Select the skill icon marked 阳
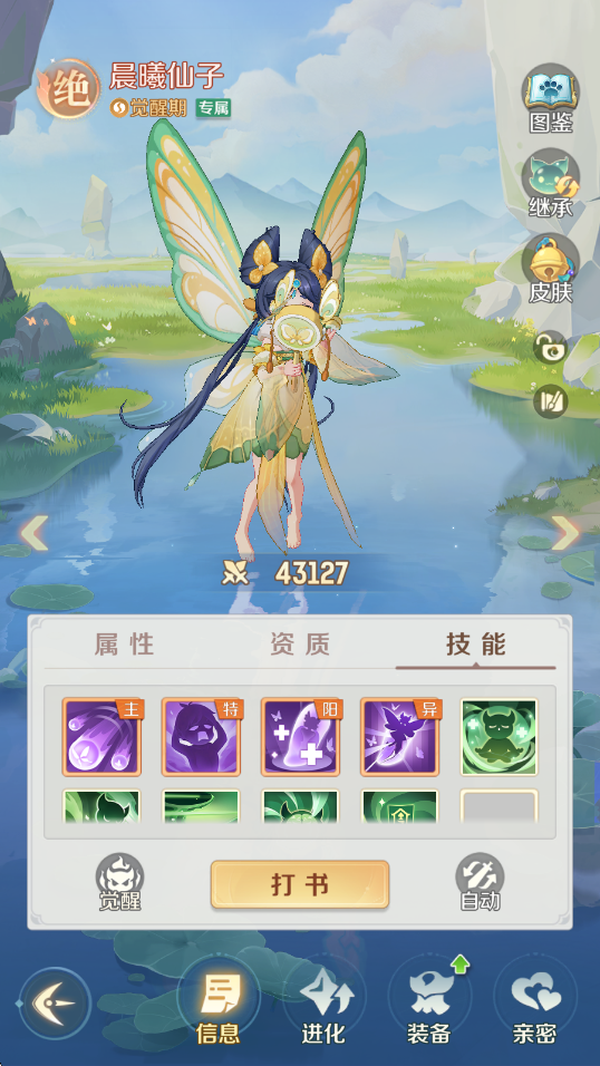The width and height of the screenshot is (600, 1066). (300, 737)
